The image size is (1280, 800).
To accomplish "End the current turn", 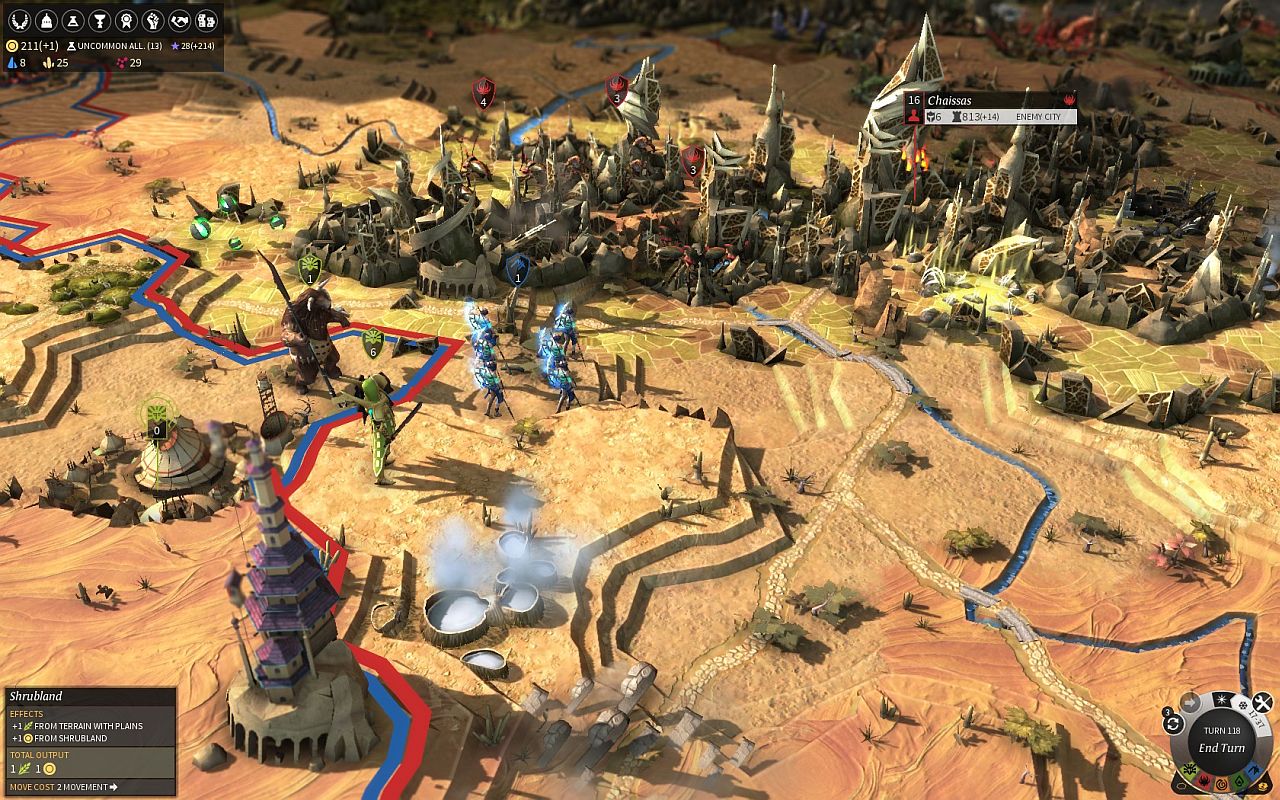I will [1221, 747].
